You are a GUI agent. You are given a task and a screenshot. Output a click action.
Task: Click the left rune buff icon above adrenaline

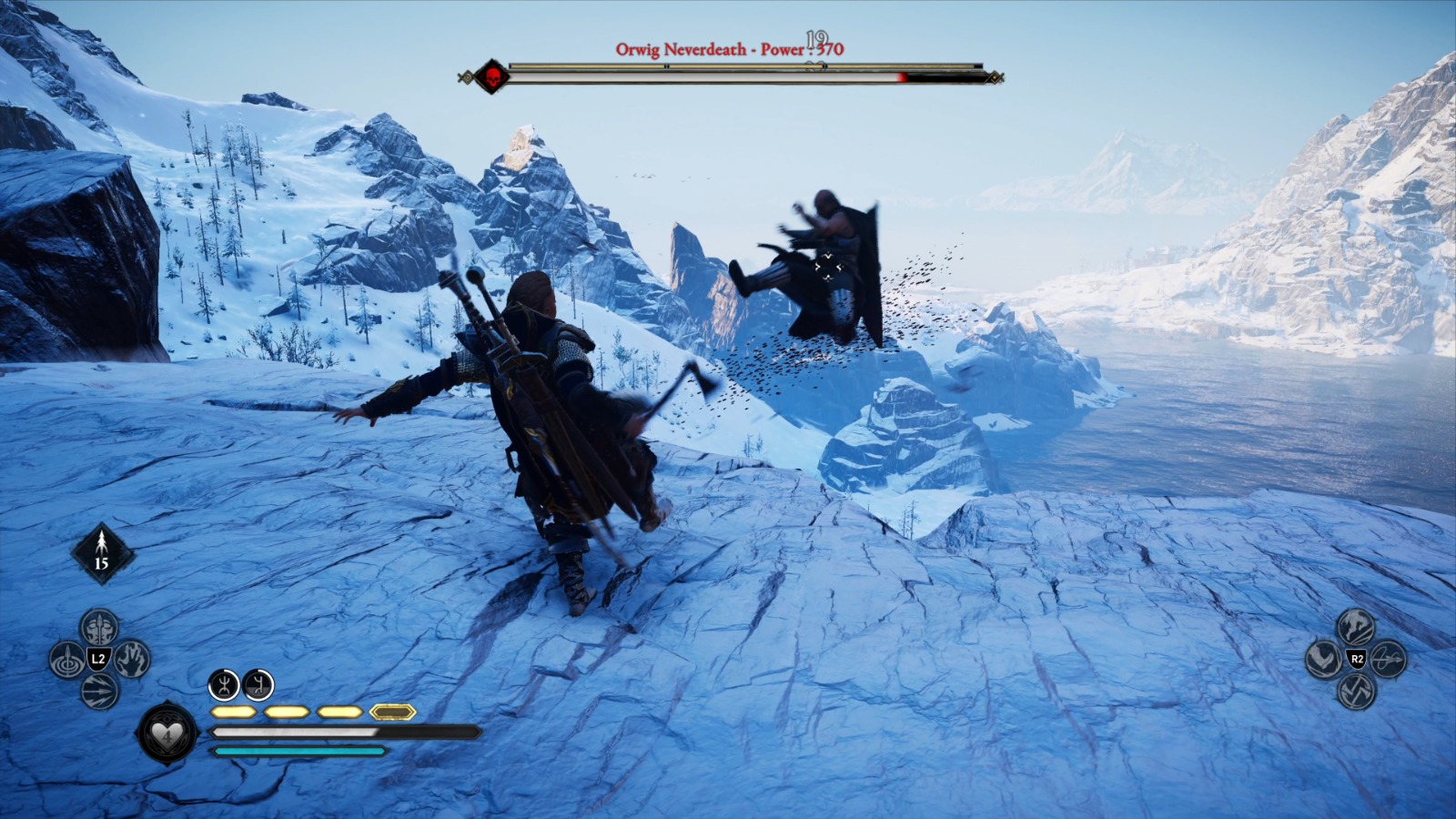(223, 687)
